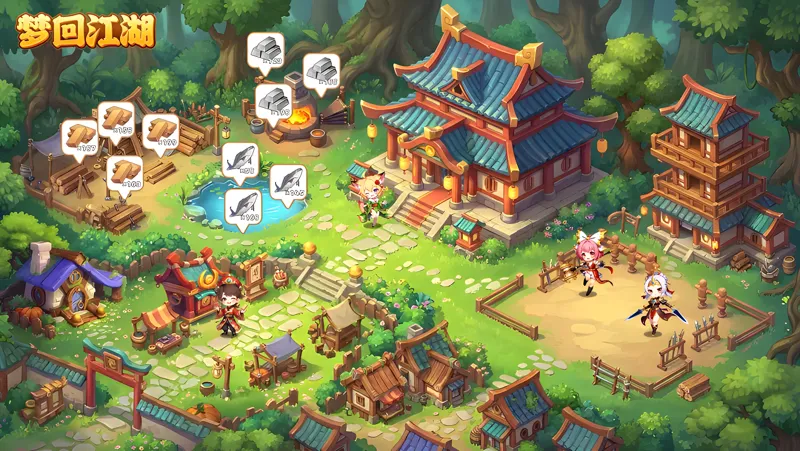This screenshot has width=800, height=451.
Task: Collect the wood bubble marked x157
Action: coord(80,137)
